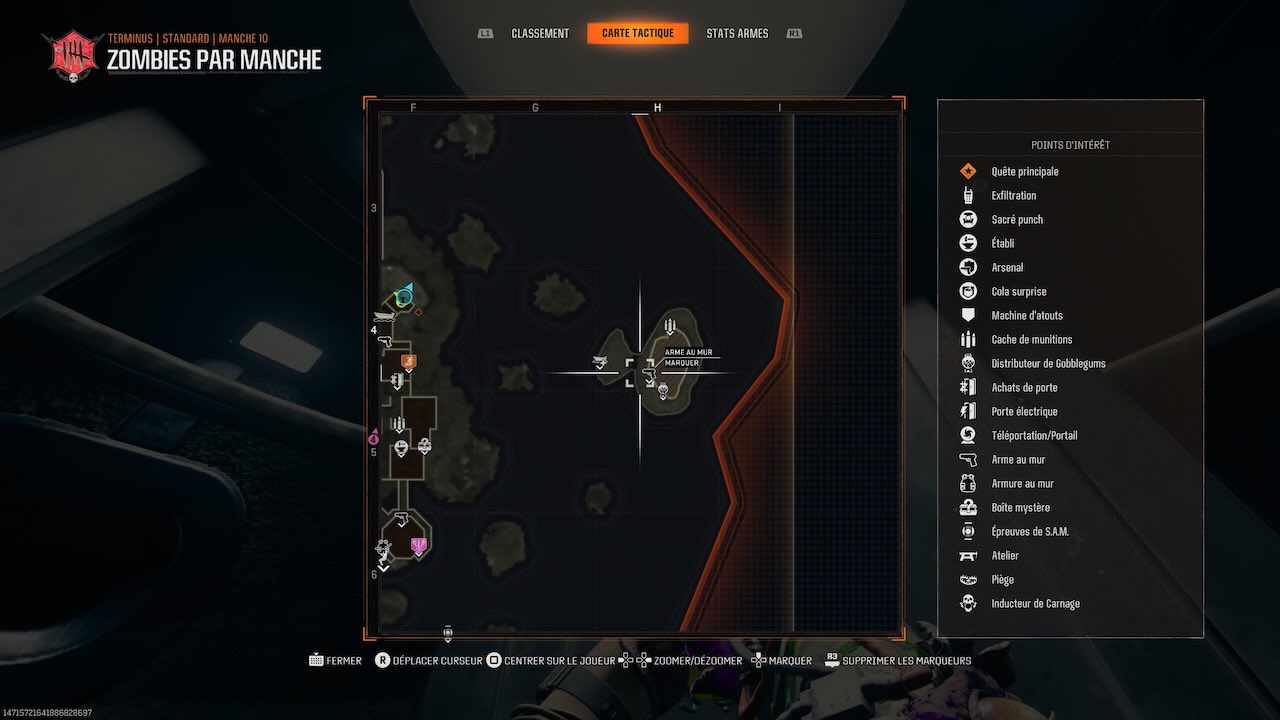This screenshot has height=720, width=1280.
Task: Select the Exfiltration legend entry
Action: coord(1013,195)
